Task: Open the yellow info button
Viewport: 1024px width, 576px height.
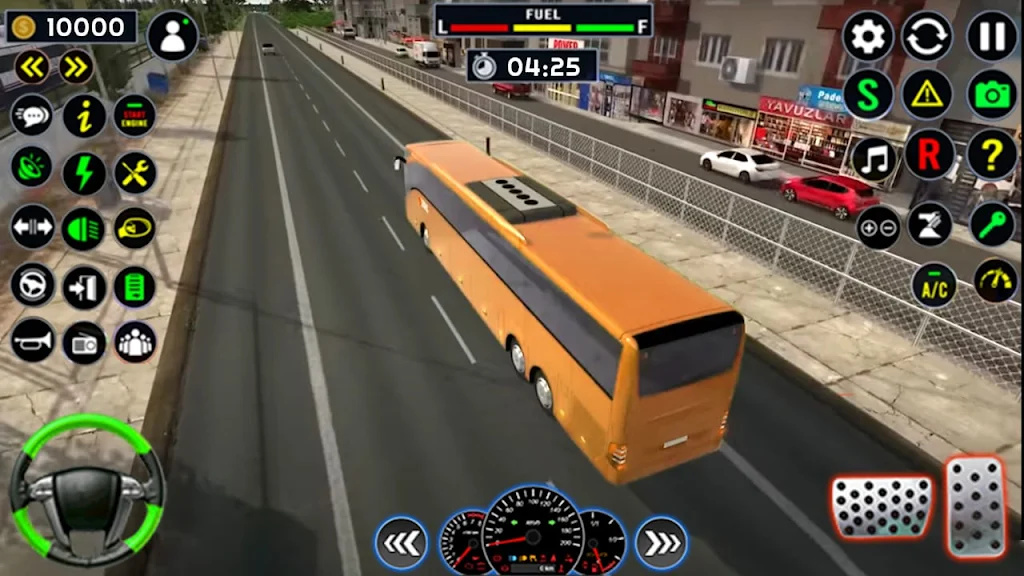Action: 84,116
